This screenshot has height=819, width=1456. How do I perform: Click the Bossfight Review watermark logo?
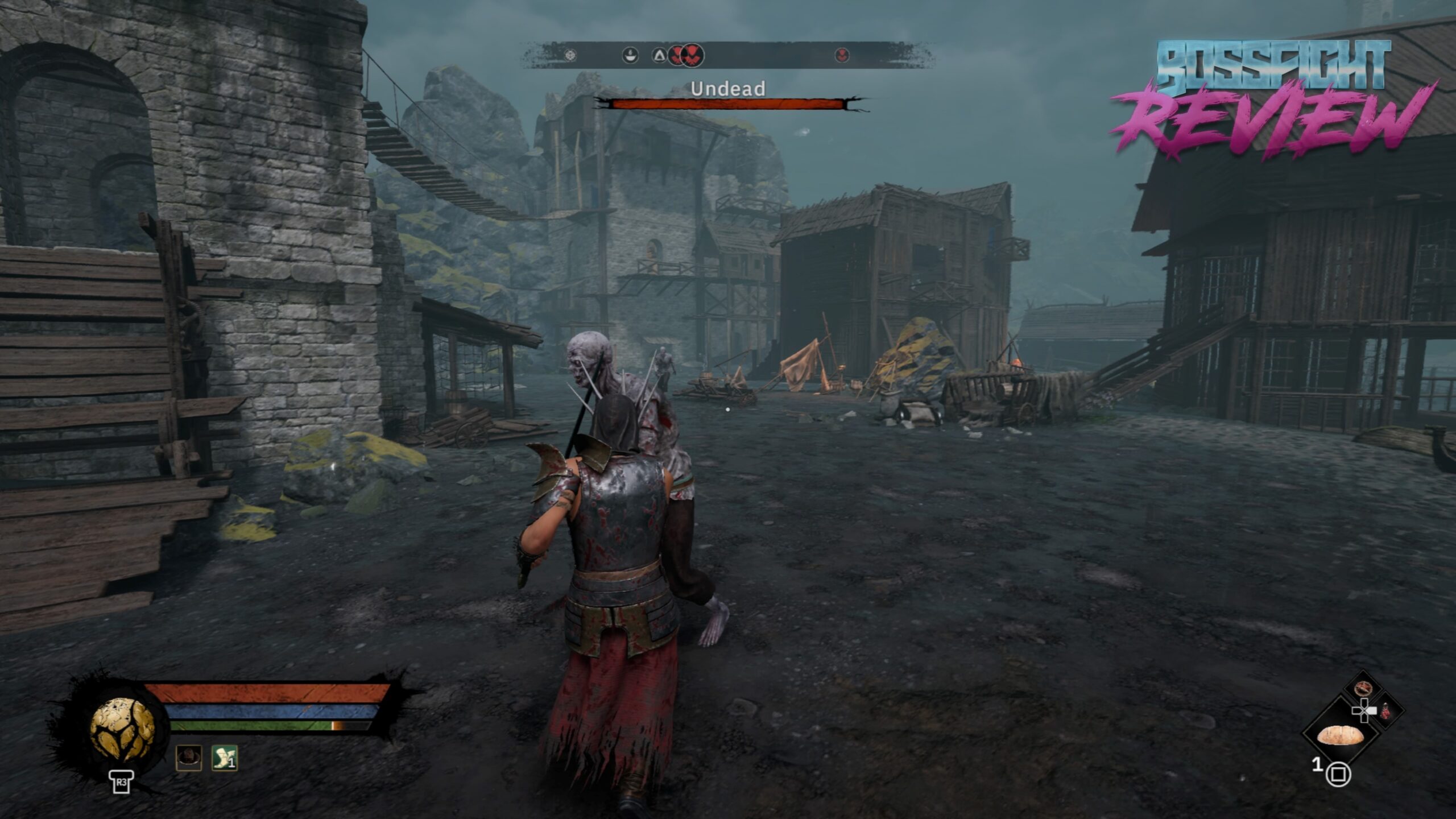coord(1273,97)
